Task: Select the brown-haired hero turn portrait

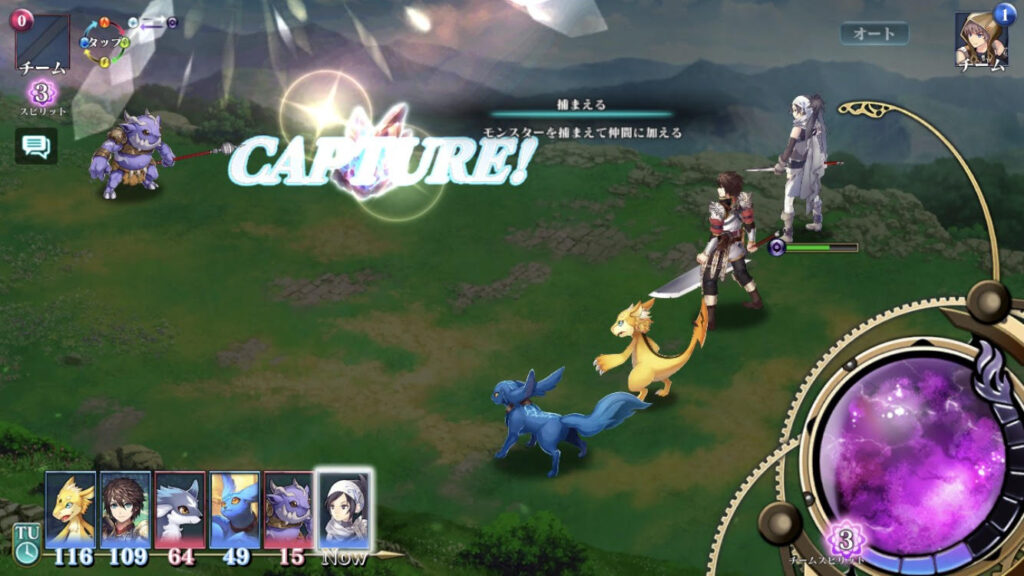Action: point(125,510)
